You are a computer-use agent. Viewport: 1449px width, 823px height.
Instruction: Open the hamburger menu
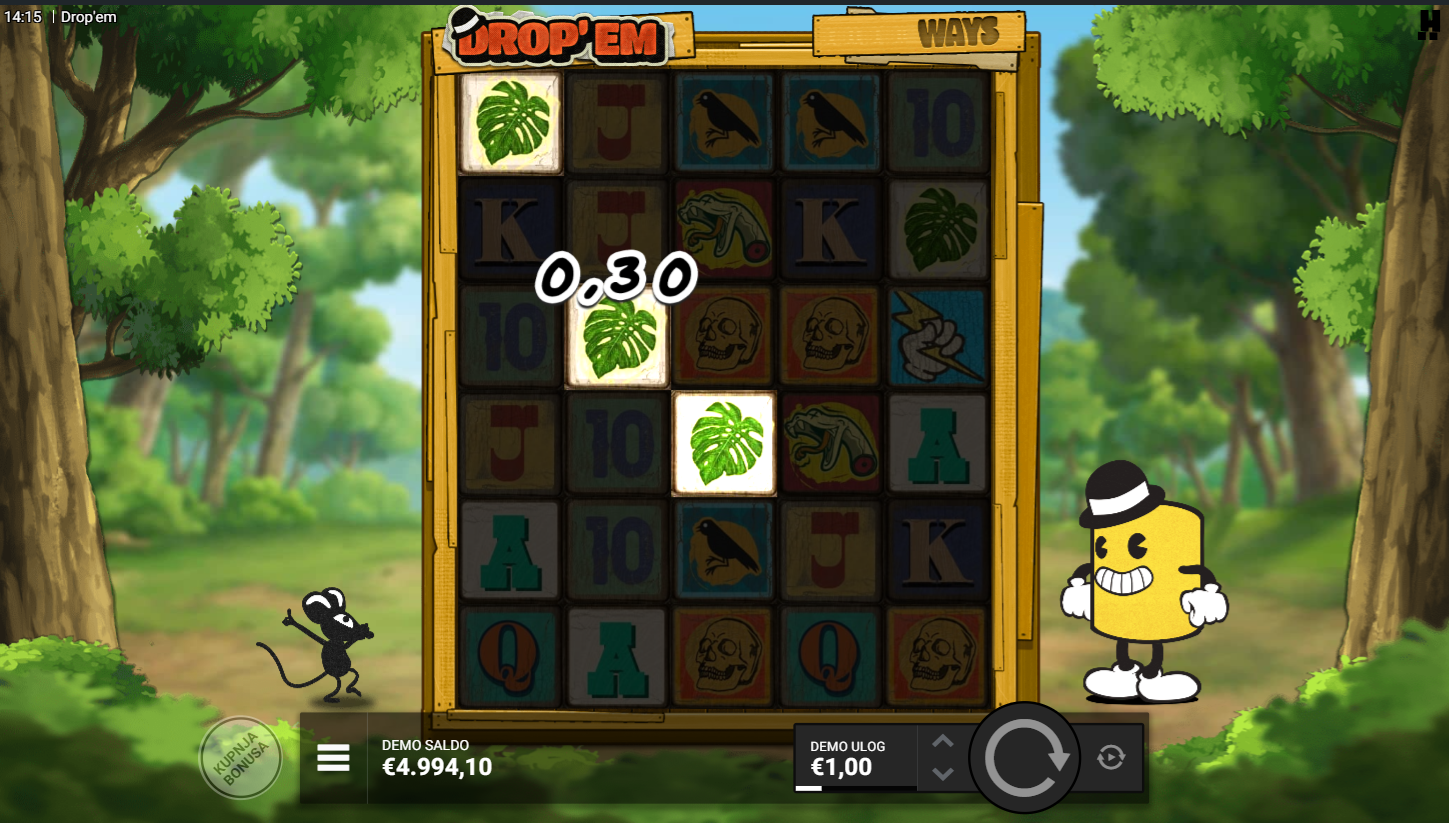click(x=333, y=758)
